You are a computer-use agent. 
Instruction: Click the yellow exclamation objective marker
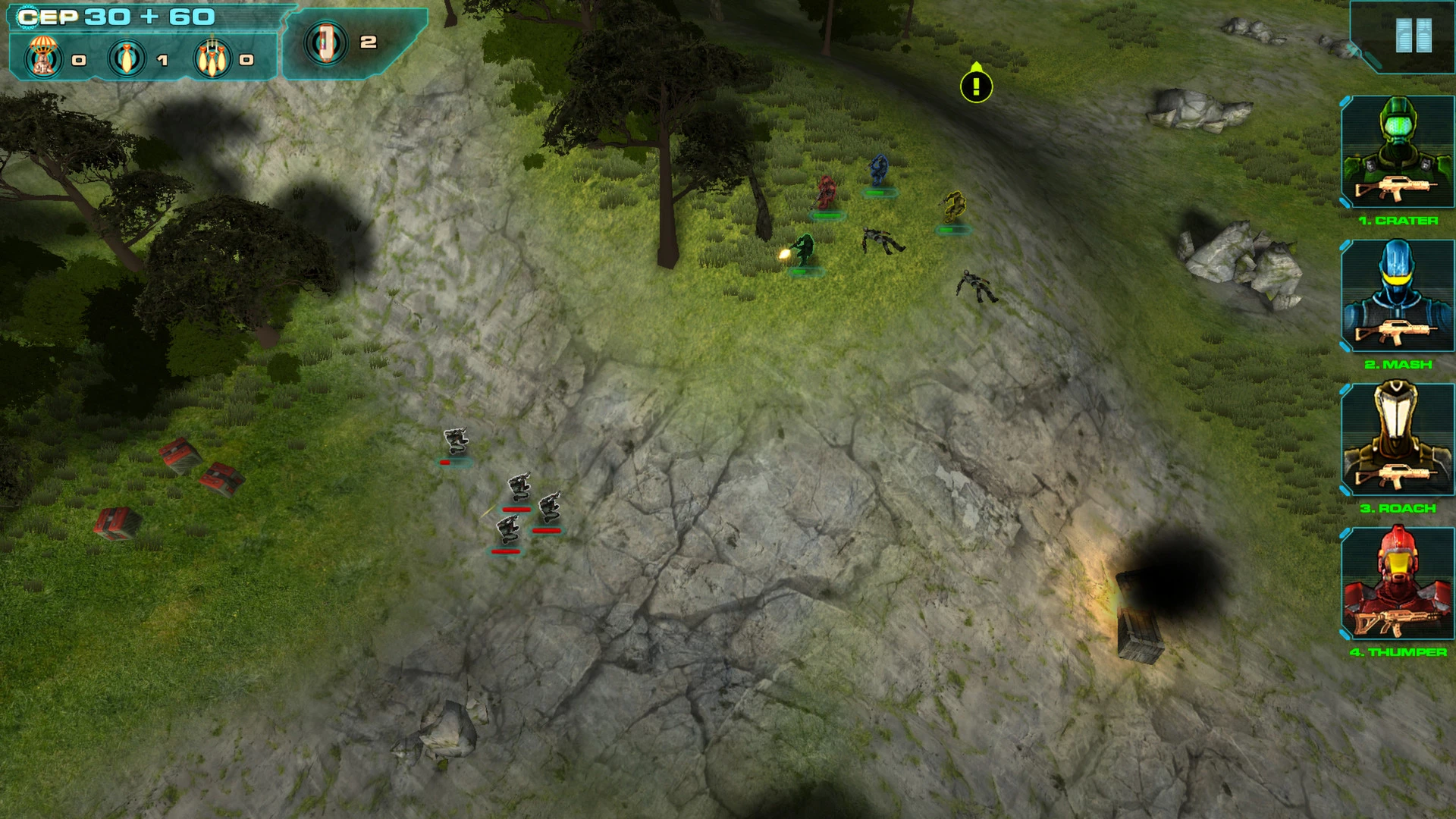coord(976,86)
